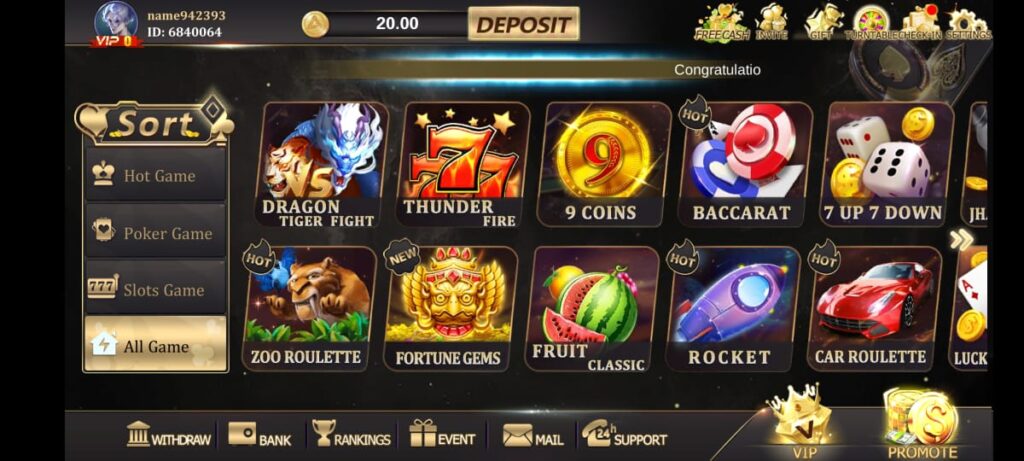This screenshot has height=461, width=1024.
Task: Show the Slots Game category
Action: click(155, 290)
